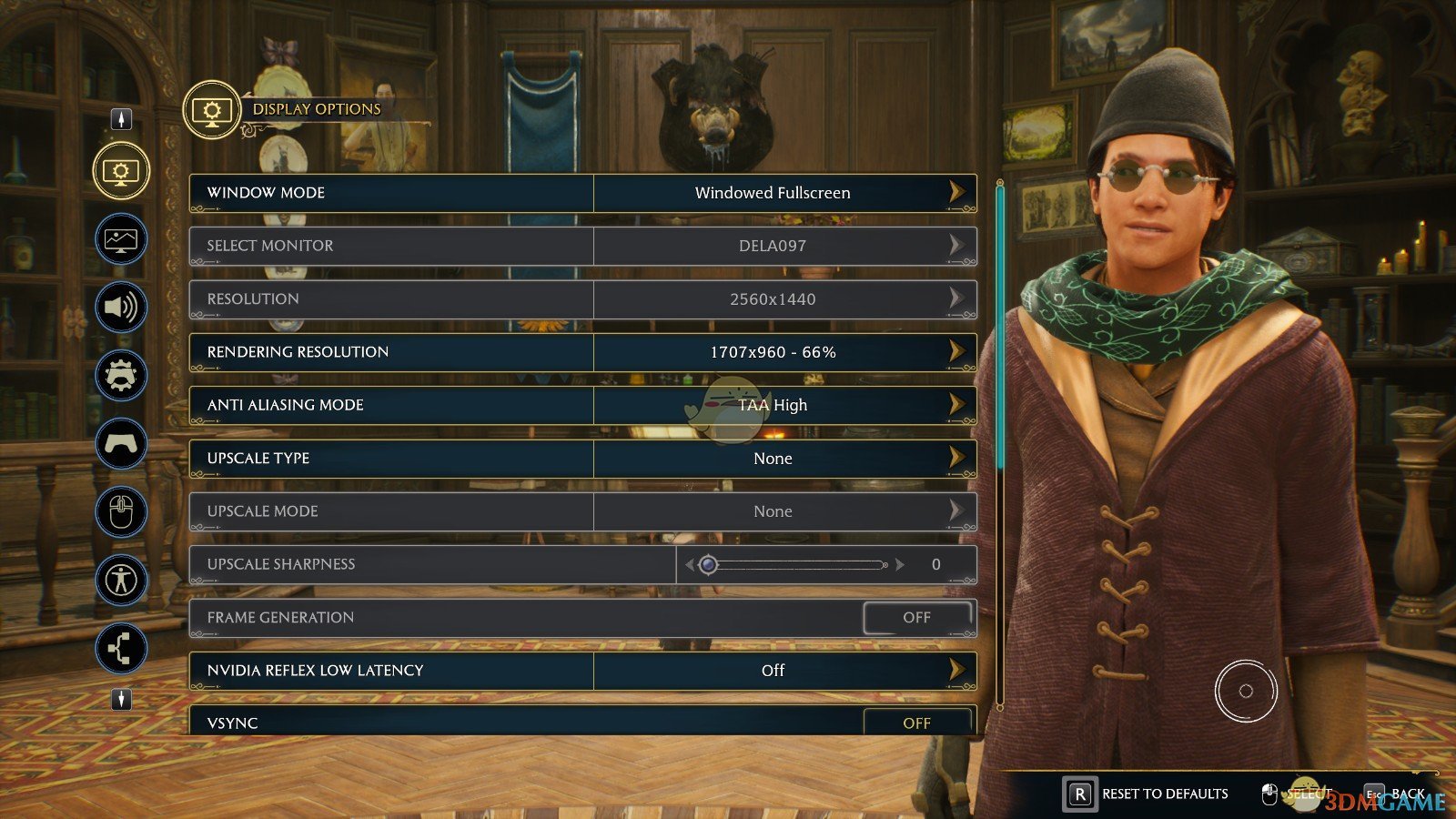Image resolution: width=1456 pixels, height=819 pixels.
Task: Click the Camera settings icon above Display Options
Action: tap(121, 117)
